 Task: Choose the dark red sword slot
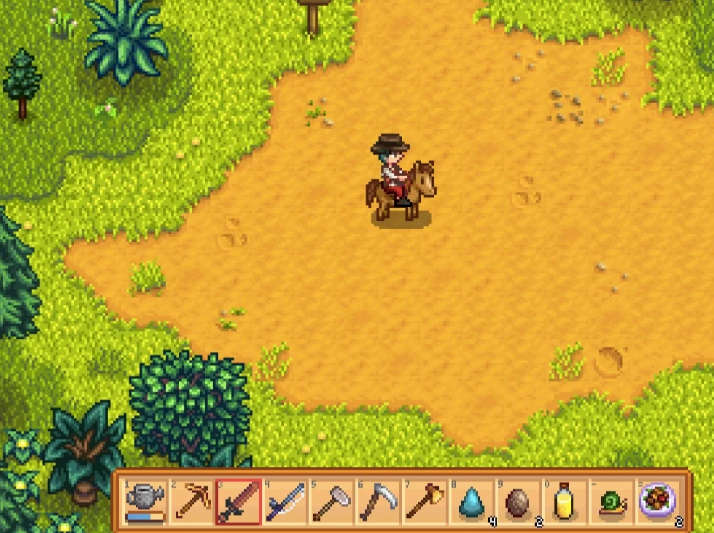click(x=239, y=500)
